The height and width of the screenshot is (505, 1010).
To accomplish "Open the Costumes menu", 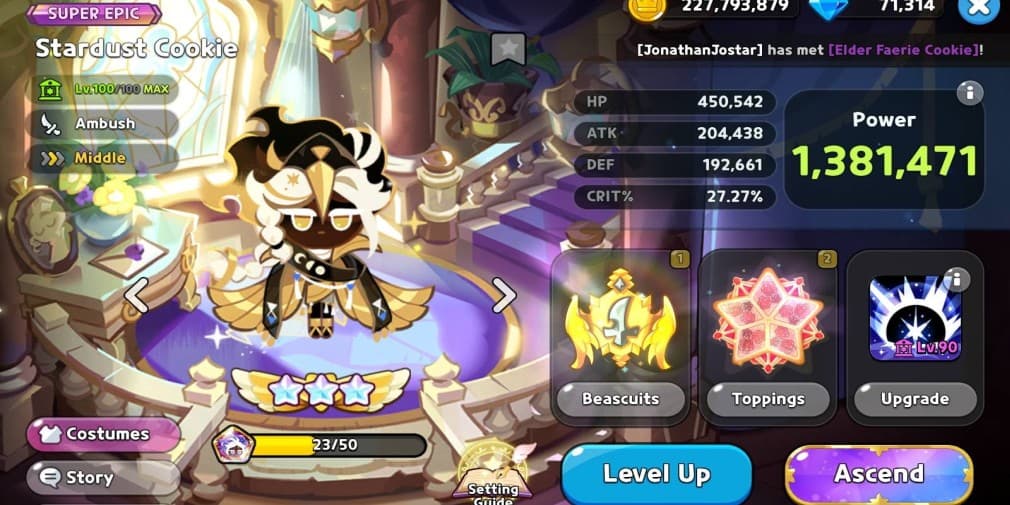I will coord(105,434).
